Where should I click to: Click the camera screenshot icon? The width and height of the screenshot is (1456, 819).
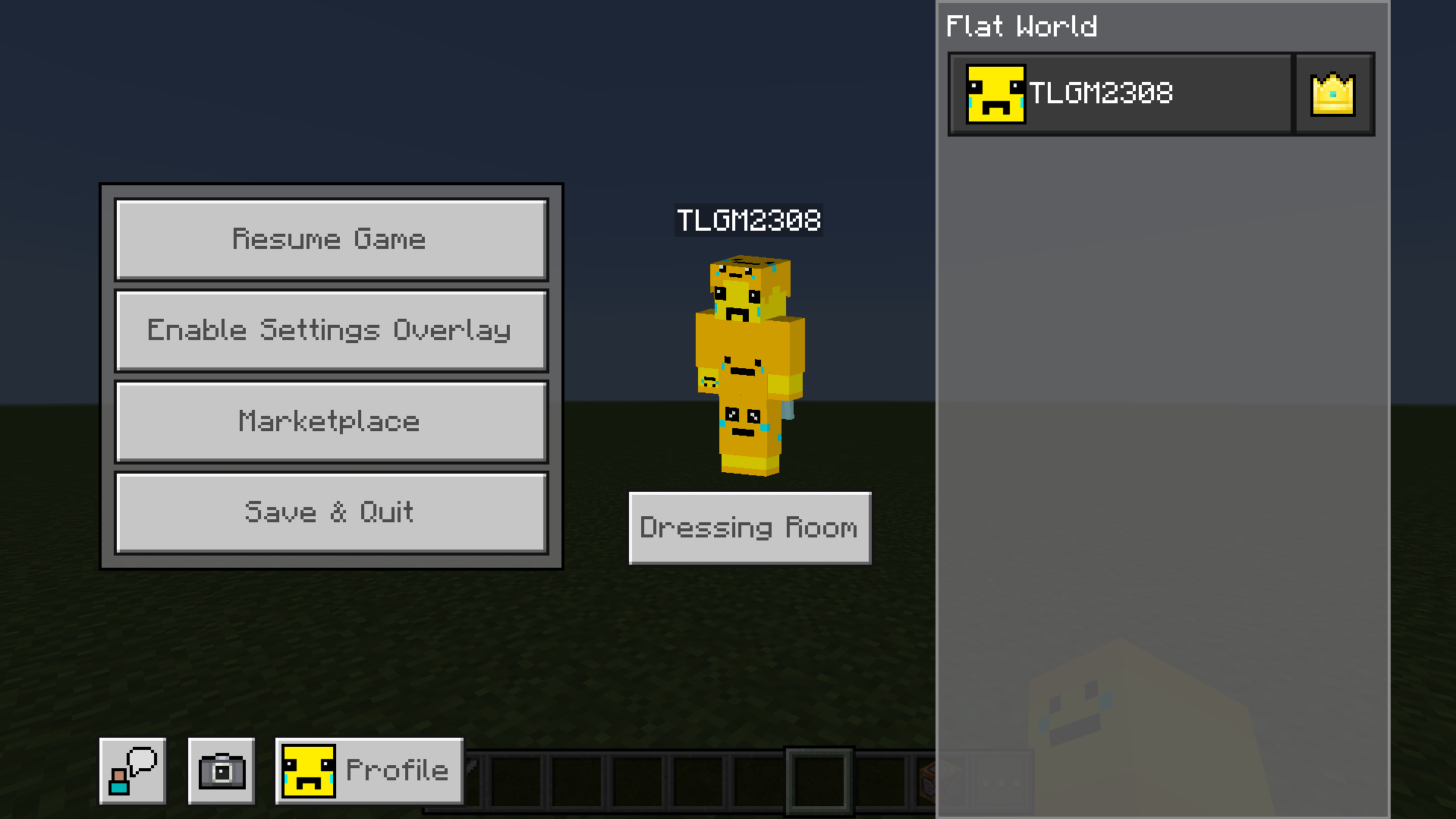[221, 770]
